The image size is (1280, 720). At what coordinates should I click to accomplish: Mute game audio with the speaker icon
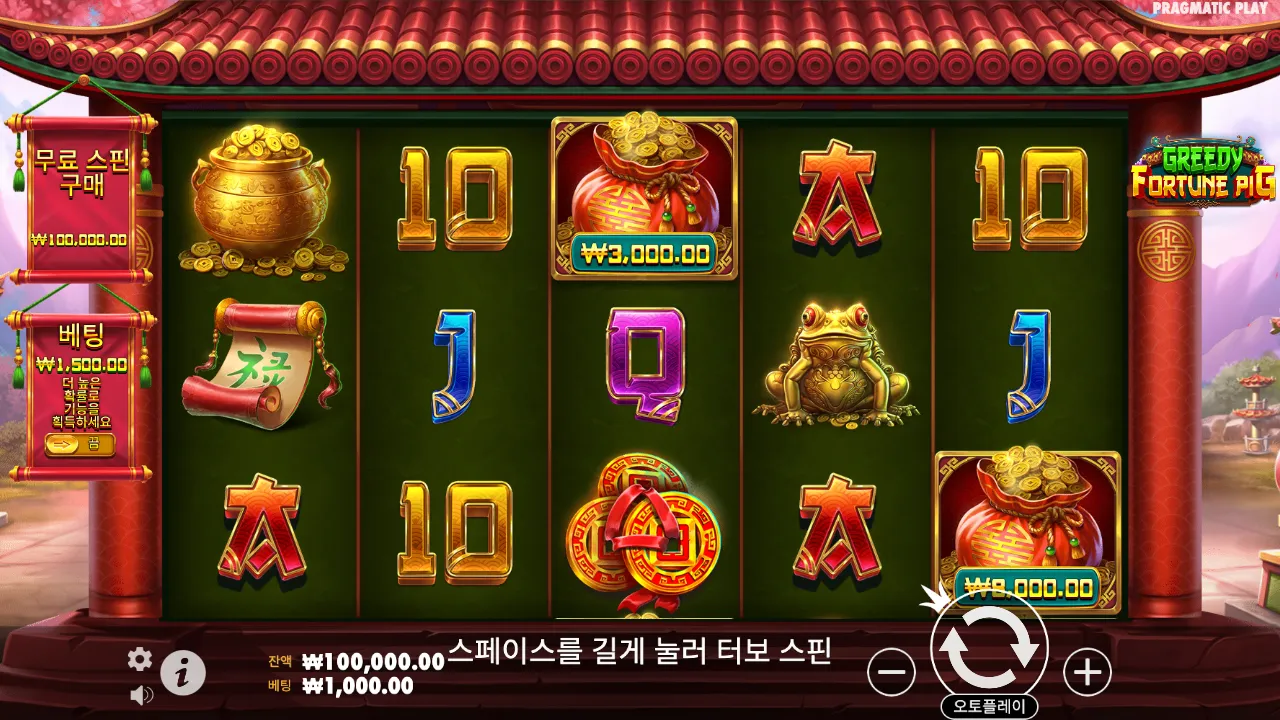(x=140, y=692)
